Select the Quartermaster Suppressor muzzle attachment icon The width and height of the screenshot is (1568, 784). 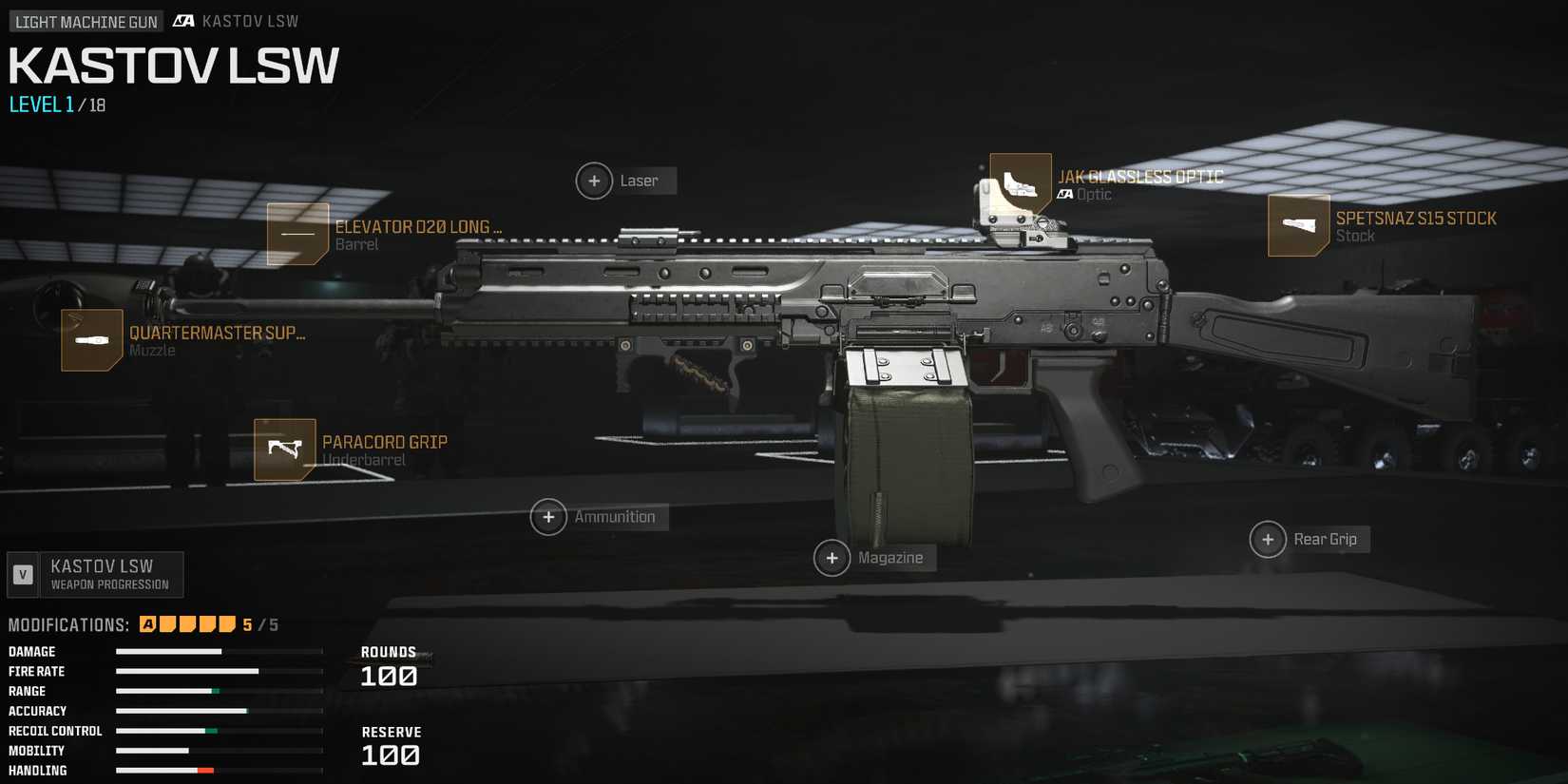coord(91,340)
